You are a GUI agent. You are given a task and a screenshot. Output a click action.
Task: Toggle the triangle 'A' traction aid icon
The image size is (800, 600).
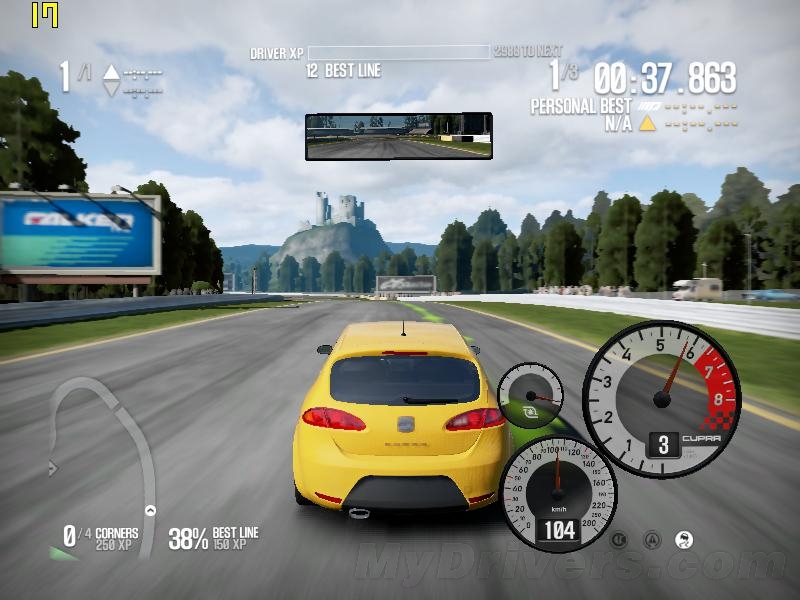point(652,540)
